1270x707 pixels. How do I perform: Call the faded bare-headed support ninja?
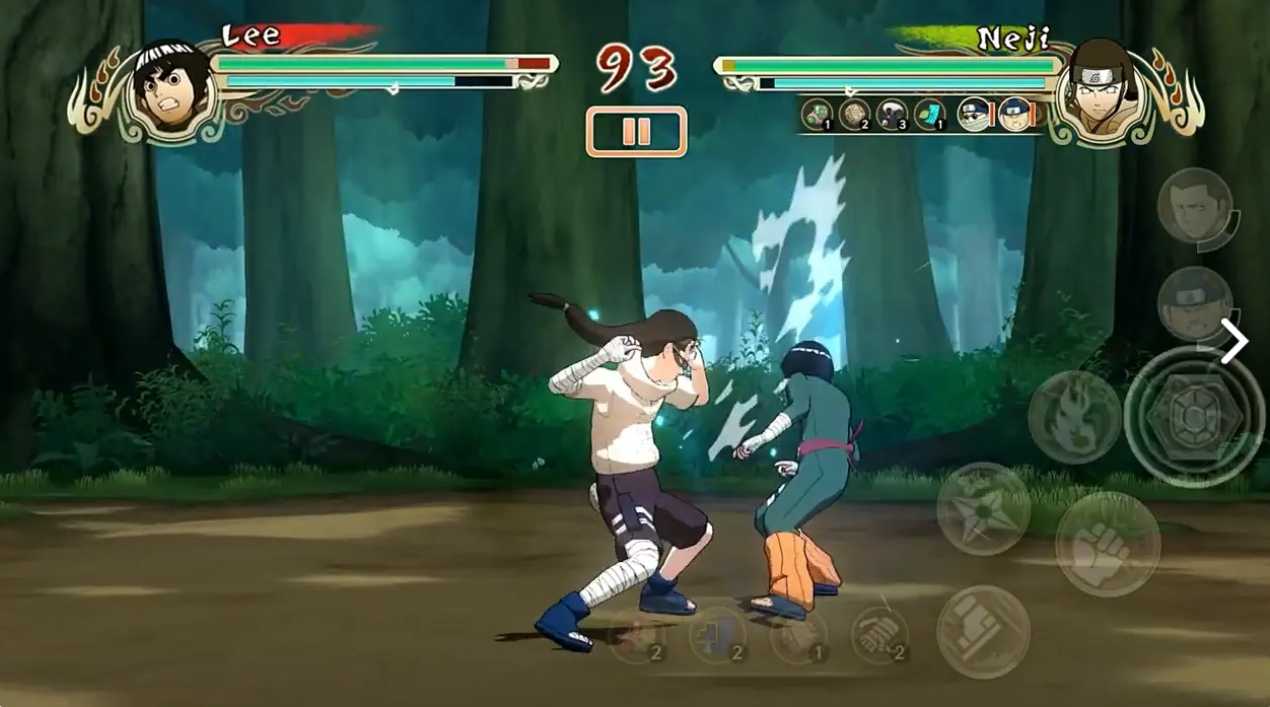pyautogui.click(x=1195, y=205)
